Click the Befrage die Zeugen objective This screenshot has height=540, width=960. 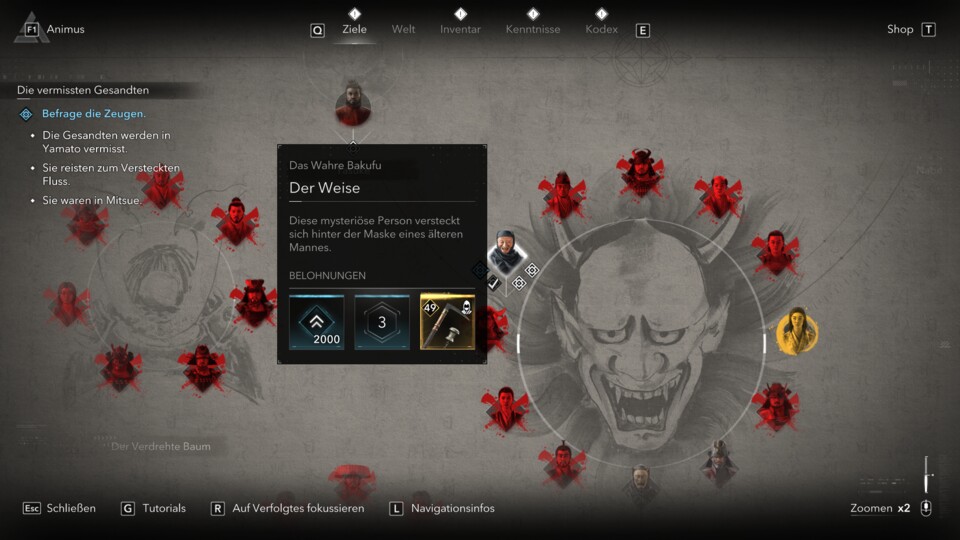(93, 114)
